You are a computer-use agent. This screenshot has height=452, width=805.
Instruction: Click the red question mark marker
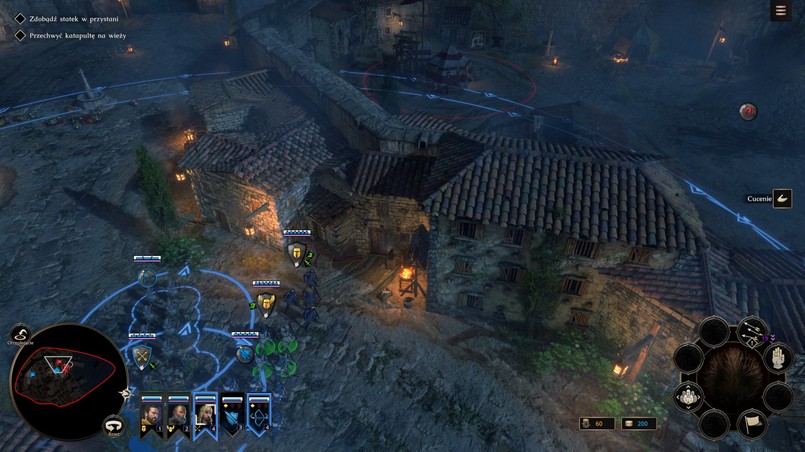748,112
